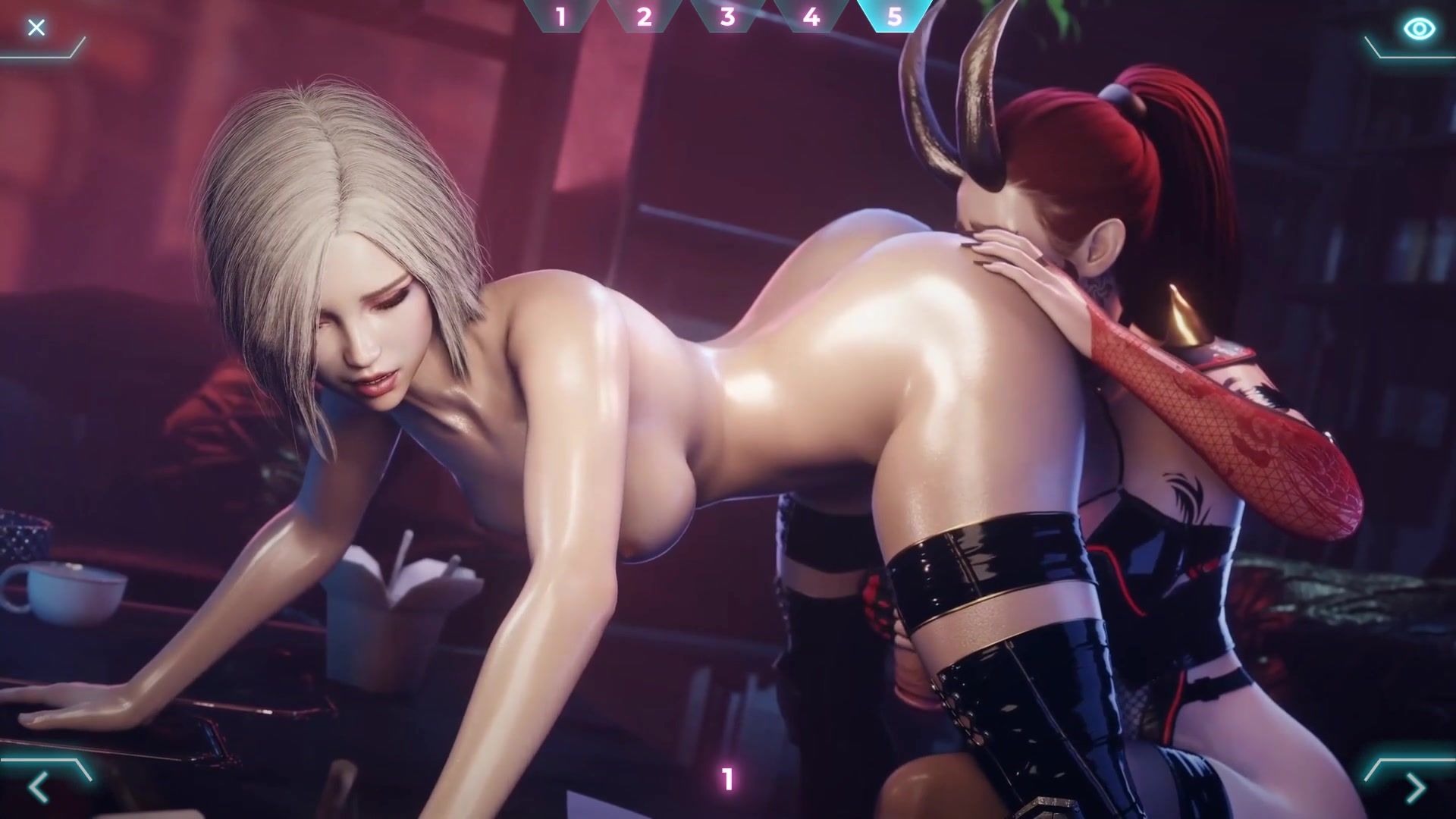Select the highlighted tab 5

point(895,16)
